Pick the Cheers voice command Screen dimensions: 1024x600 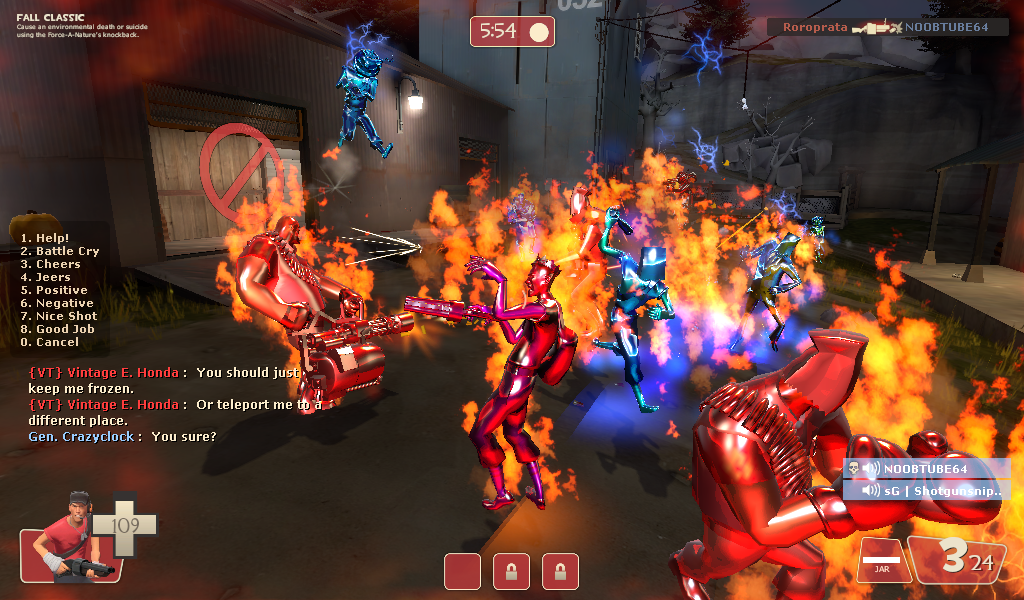tap(51, 264)
